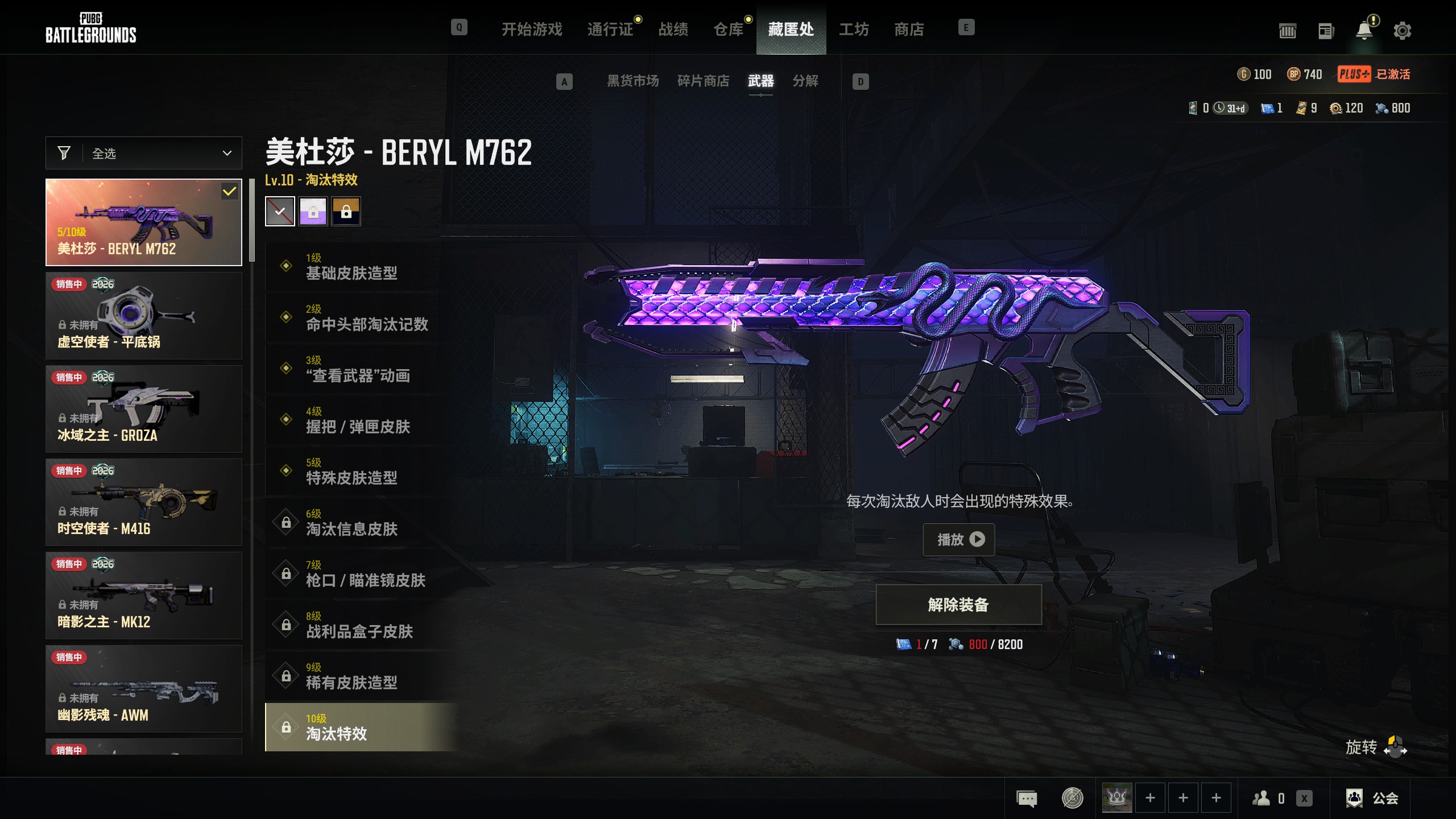Screen dimensions: 1456x819
Task: Select the 虚空使者 平底锅 skin
Action: tap(144, 316)
